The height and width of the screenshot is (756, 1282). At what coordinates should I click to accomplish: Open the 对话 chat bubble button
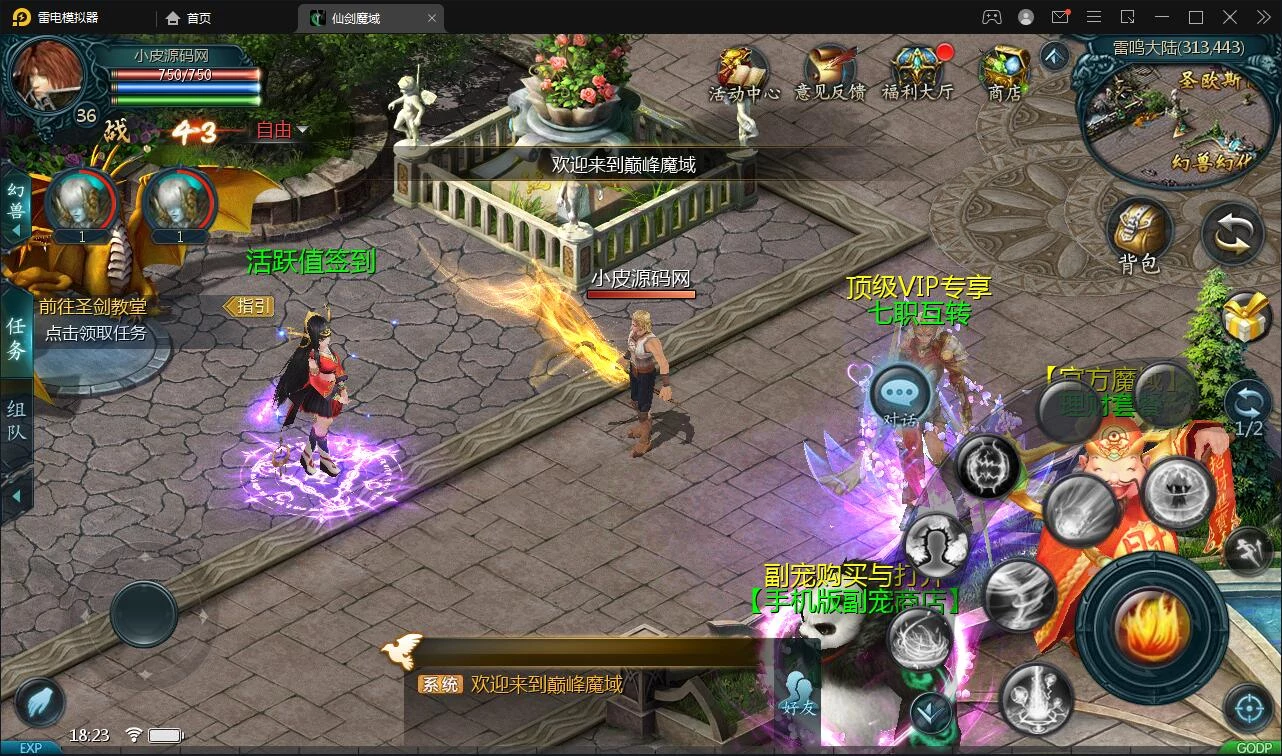[x=900, y=395]
